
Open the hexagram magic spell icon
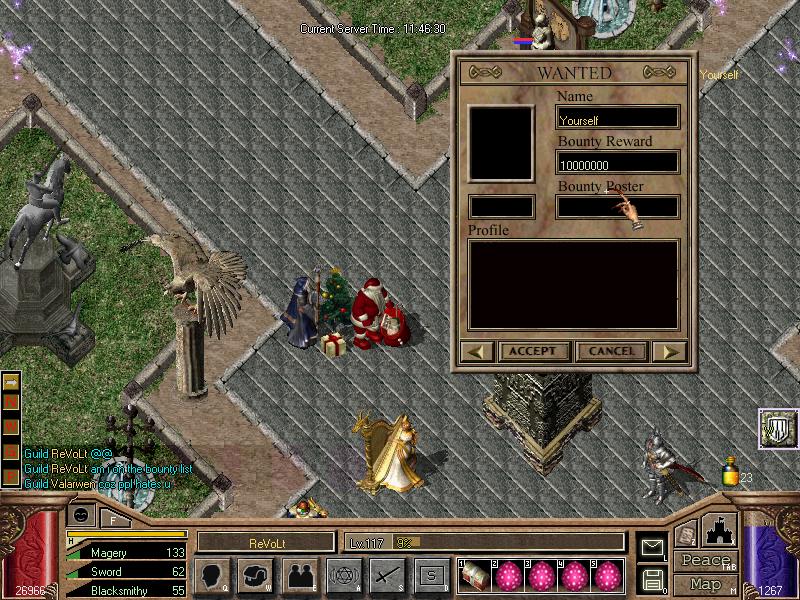344,575
